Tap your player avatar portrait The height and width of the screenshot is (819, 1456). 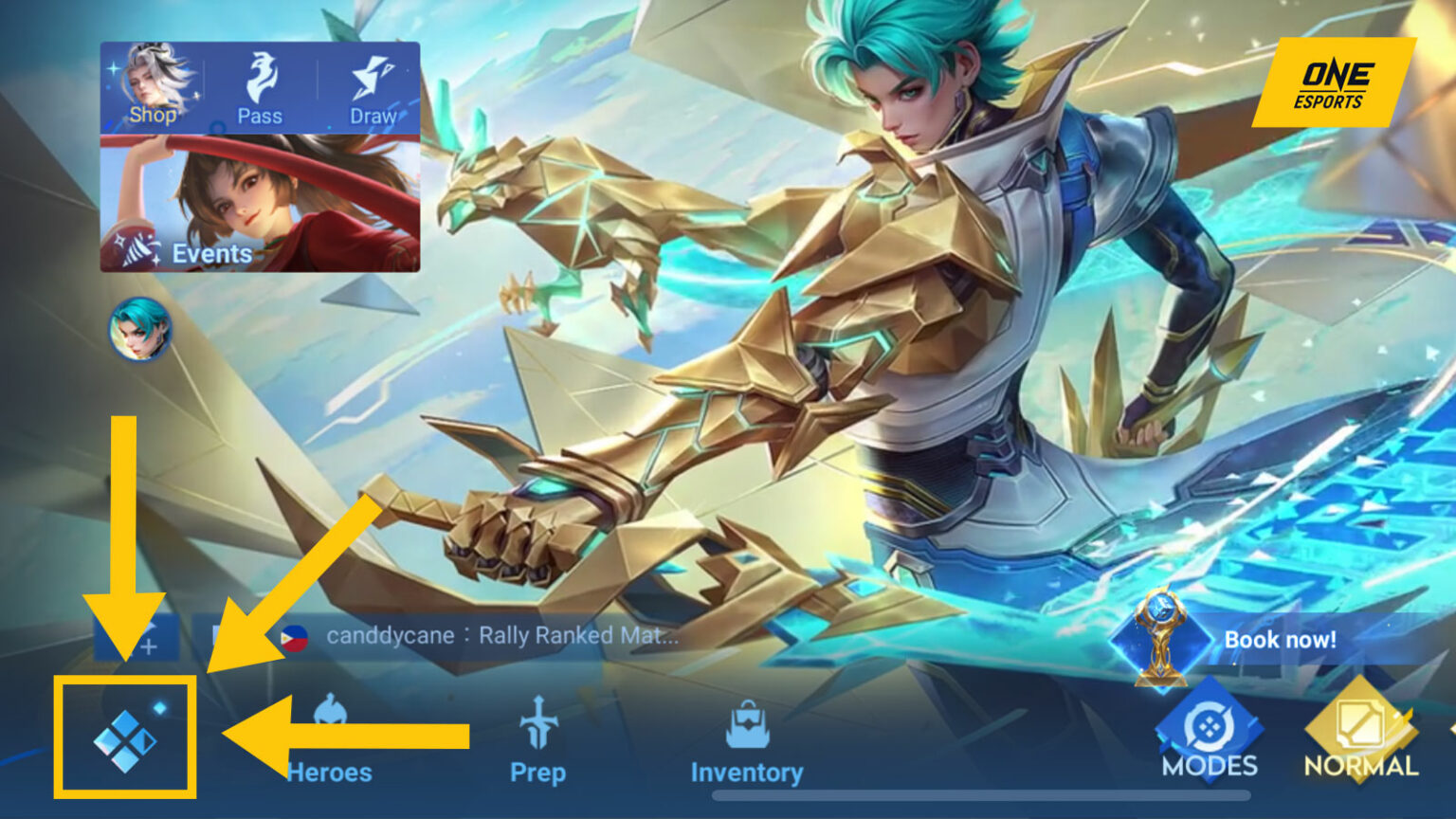coord(138,334)
